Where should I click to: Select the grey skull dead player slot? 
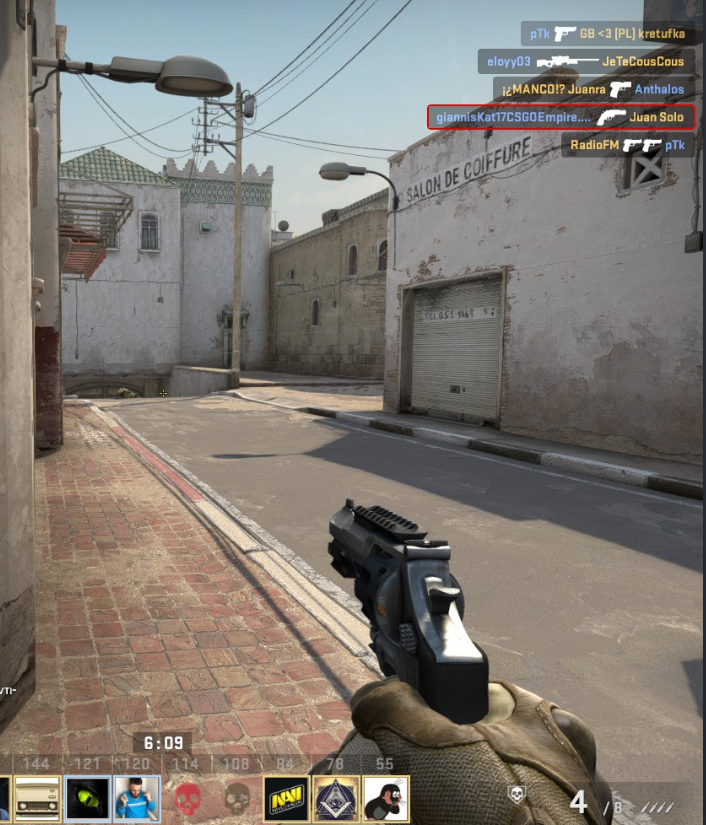(237, 797)
